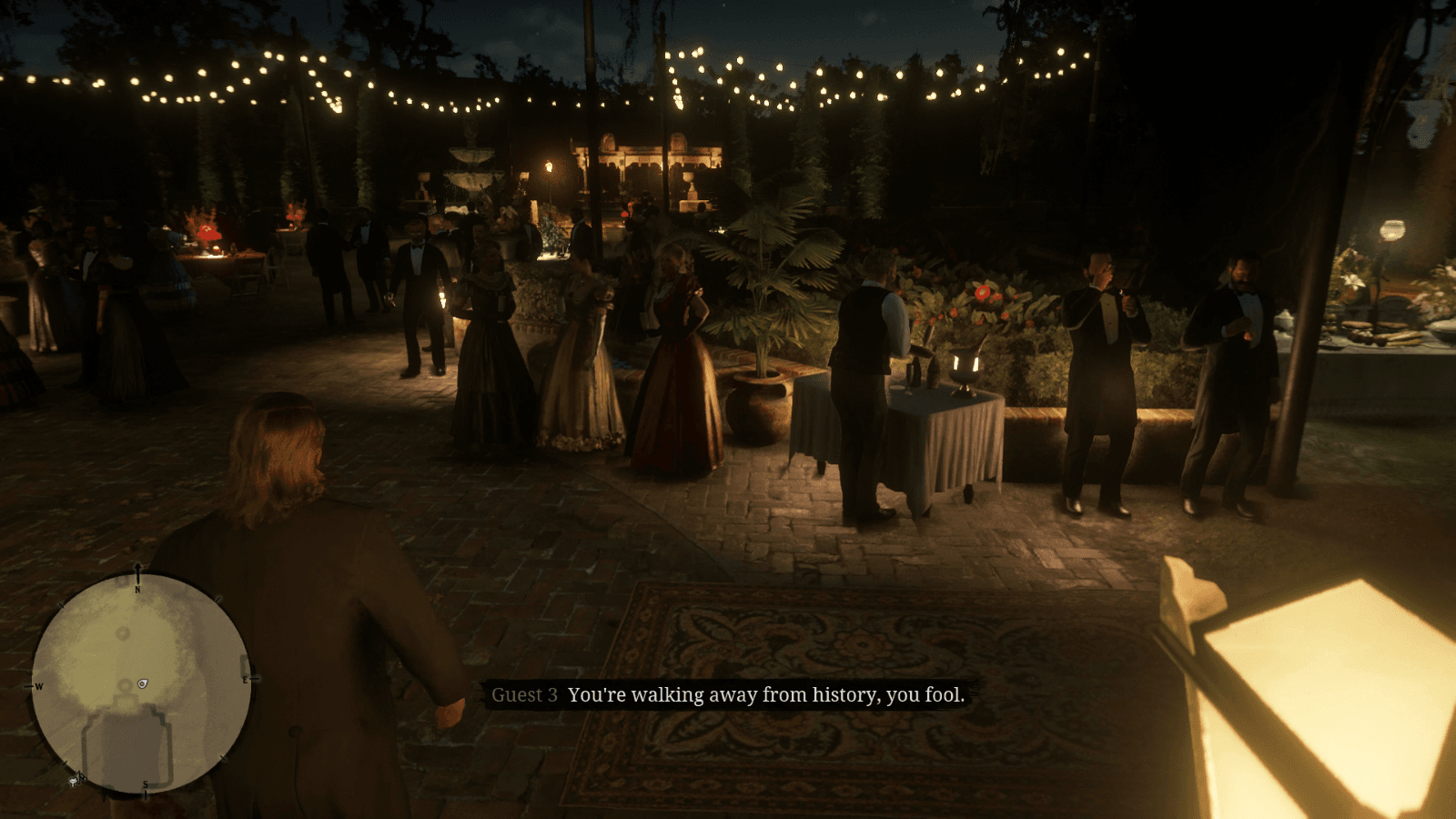Click the 'S' compass marker on the minimap
This screenshot has height=819, width=1456.
(145, 784)
